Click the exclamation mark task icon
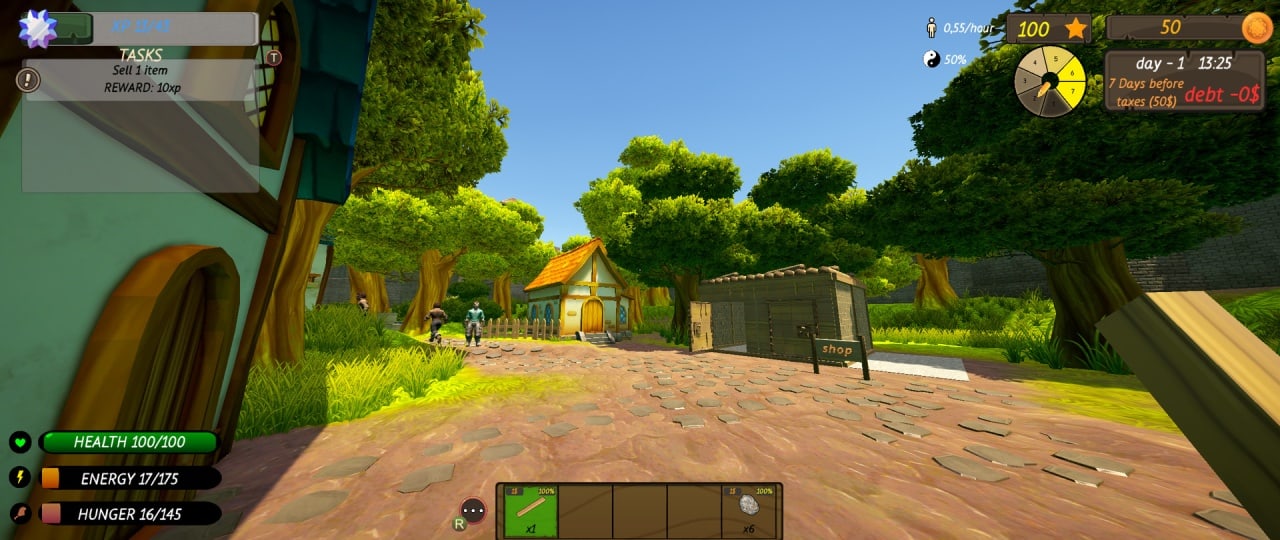Screen dimensions: 1280x540 click(x=31, y=79)
